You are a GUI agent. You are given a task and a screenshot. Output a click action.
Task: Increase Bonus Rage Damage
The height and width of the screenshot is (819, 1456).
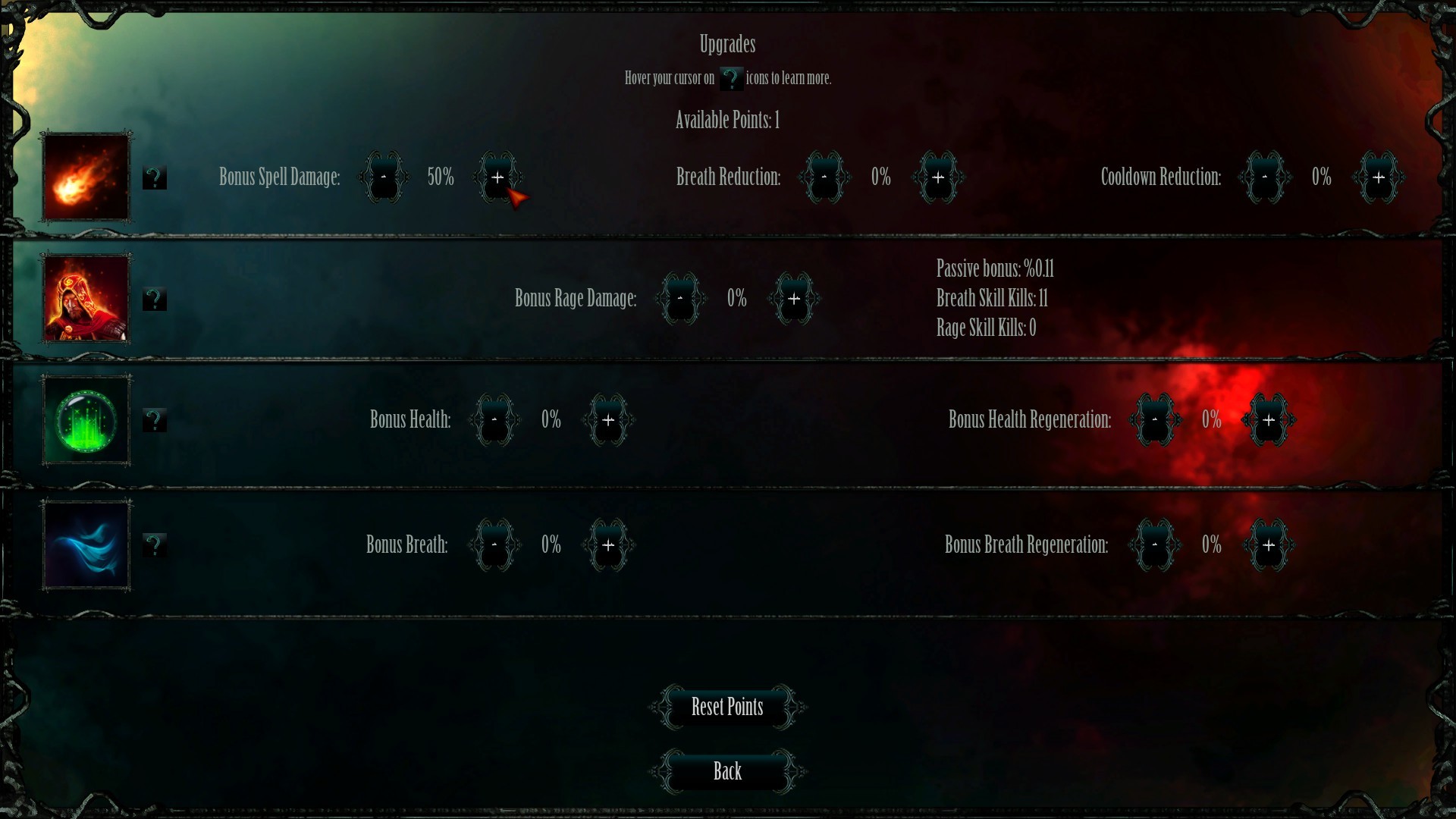click(x=794, y=299)
